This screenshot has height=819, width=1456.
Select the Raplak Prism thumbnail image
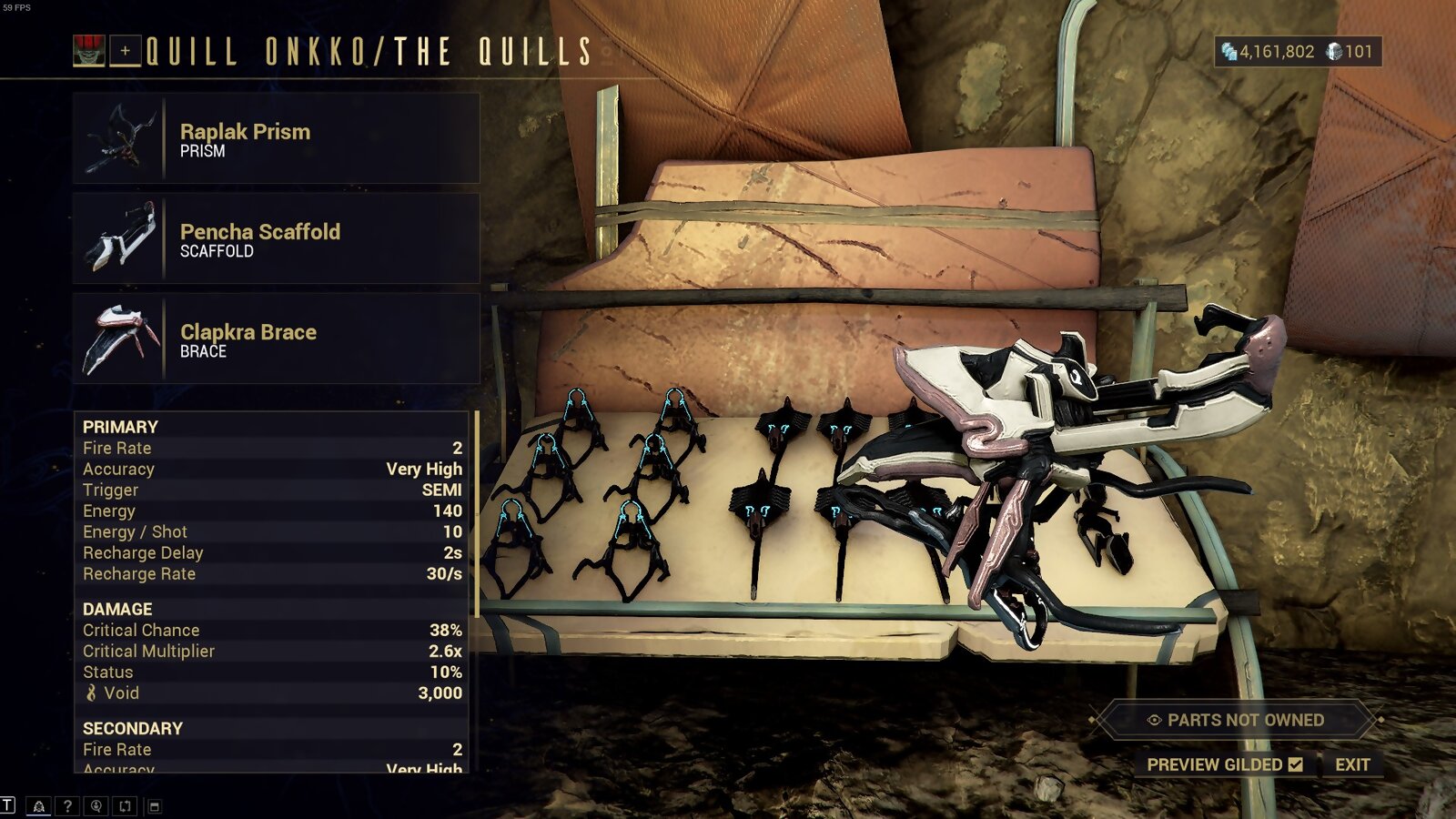118,136
